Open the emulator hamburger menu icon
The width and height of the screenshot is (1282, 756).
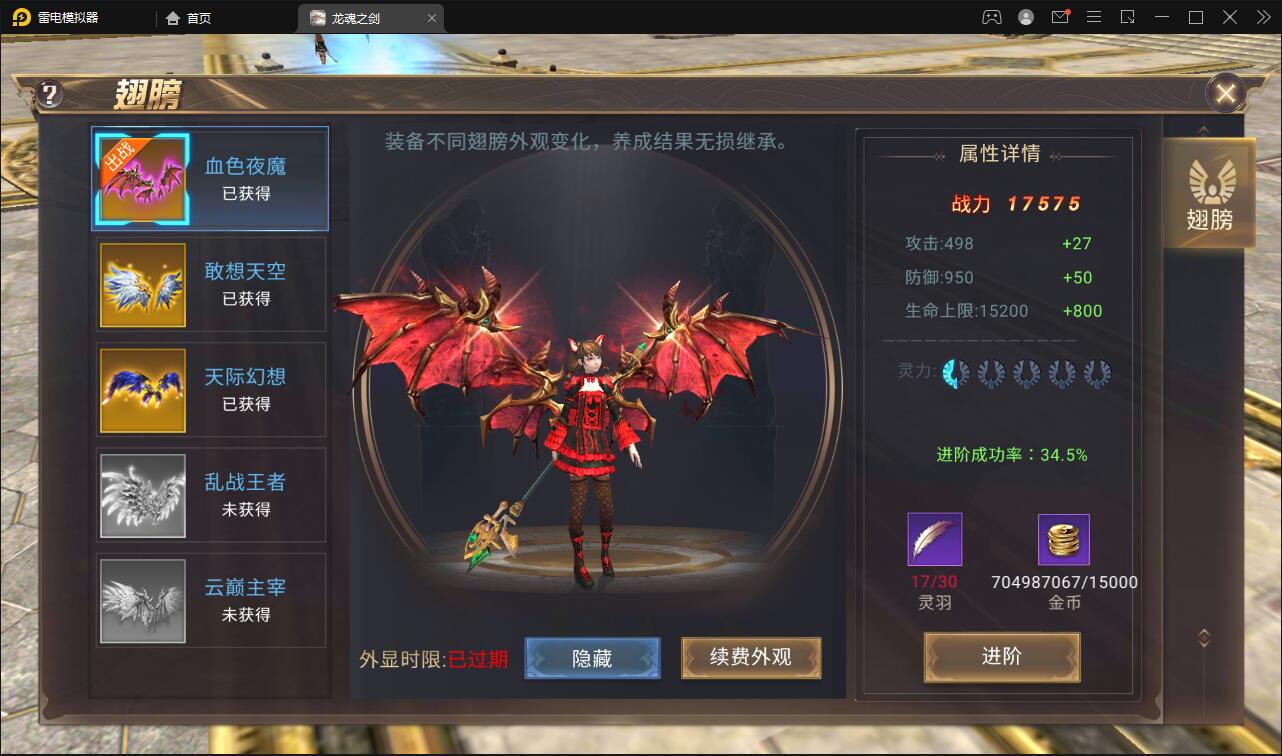coord(1095,17)
